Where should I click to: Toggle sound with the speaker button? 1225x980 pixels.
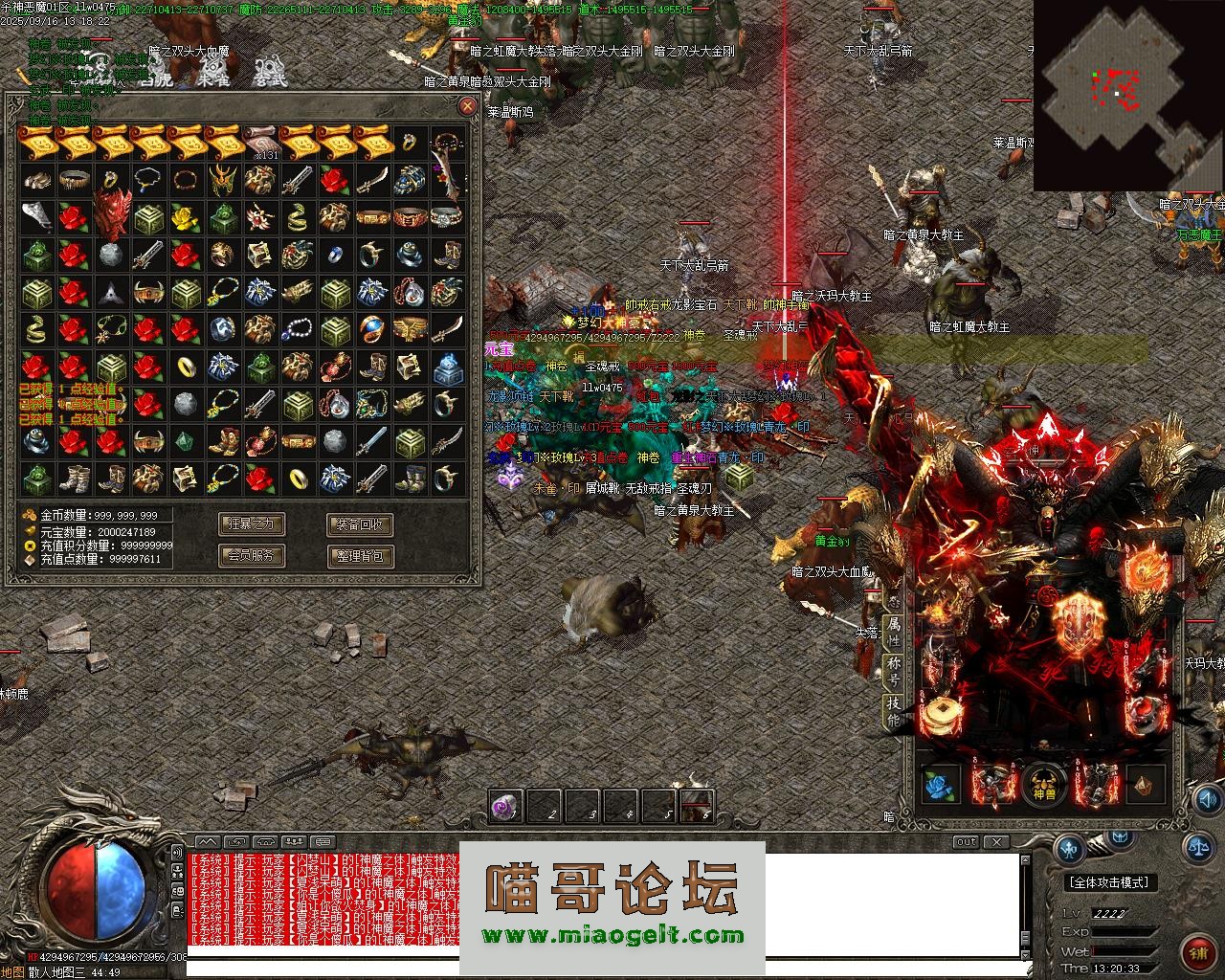177,852
